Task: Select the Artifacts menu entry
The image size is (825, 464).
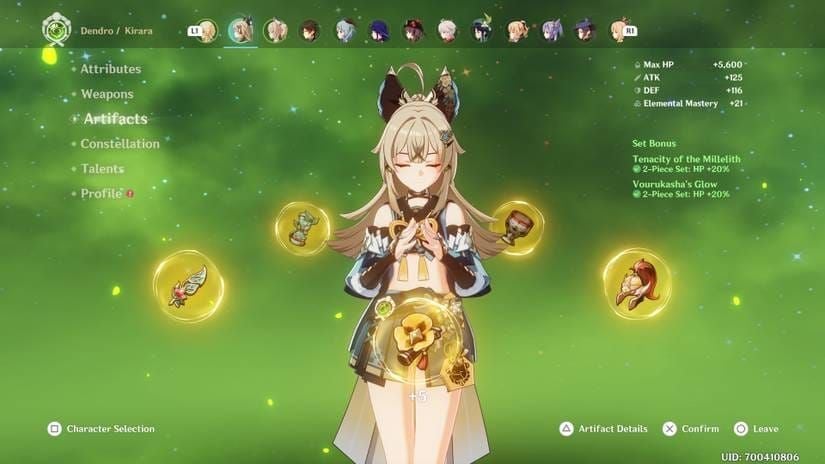Action: (115, 119)
